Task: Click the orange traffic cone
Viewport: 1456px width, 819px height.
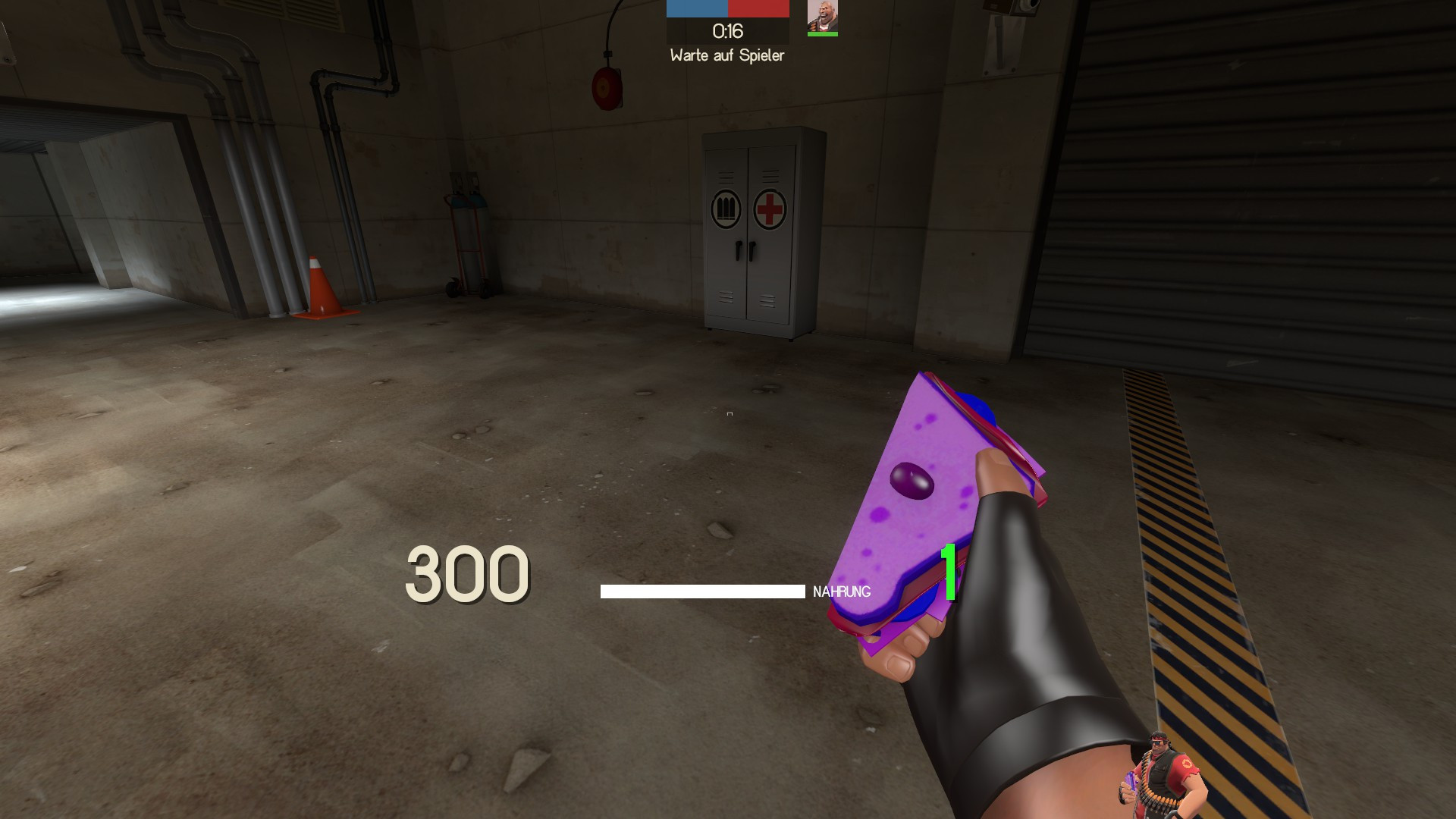Action: [322, 287]
